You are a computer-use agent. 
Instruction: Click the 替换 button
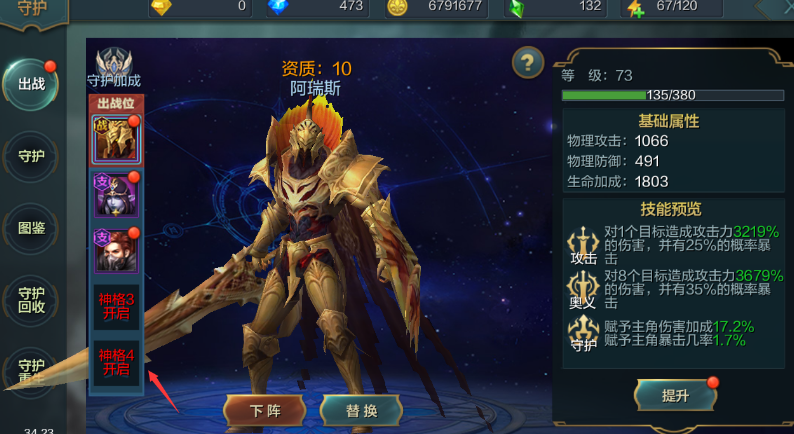361,410
